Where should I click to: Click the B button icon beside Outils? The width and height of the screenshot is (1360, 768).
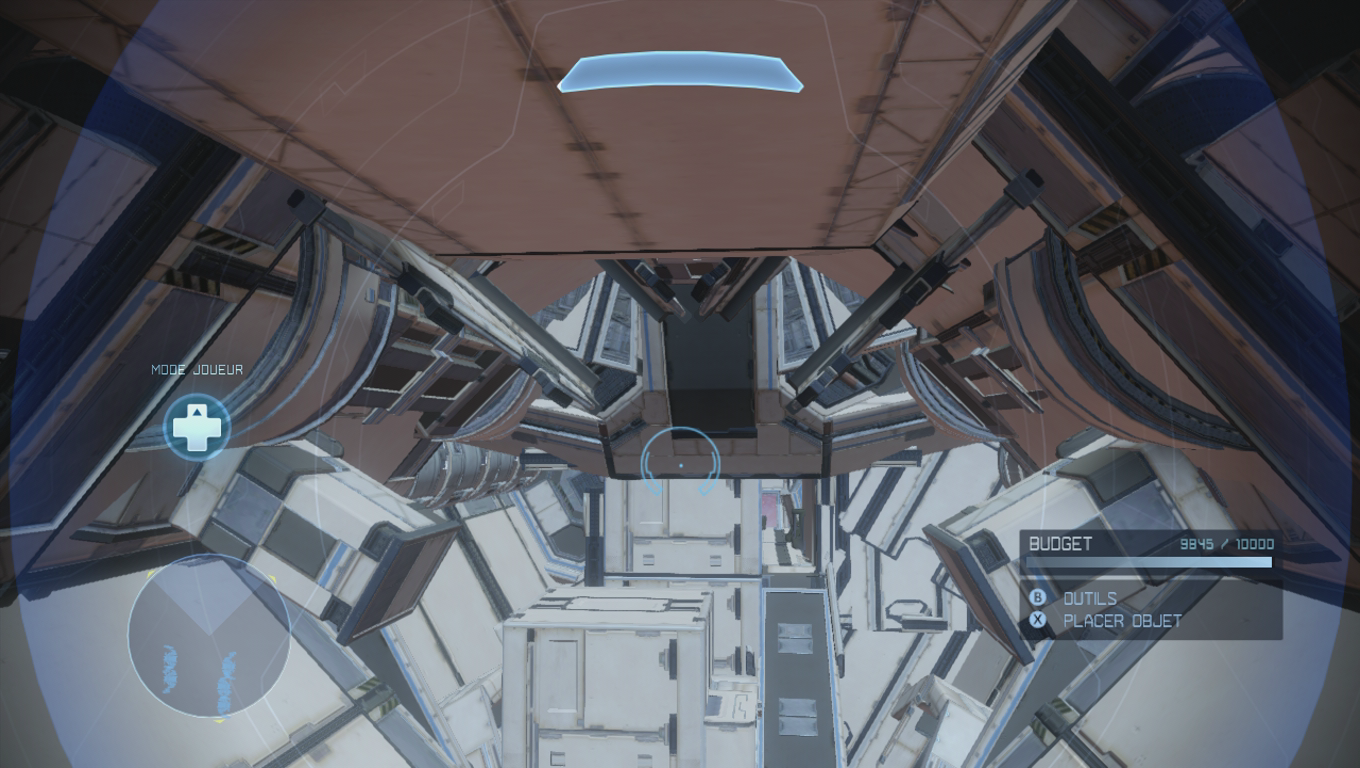[x=1038, y=599]
